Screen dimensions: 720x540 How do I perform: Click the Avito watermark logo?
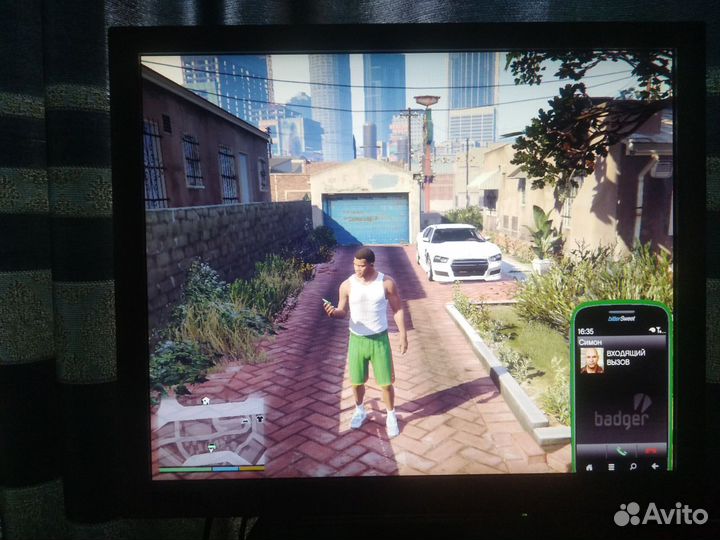coord(661,514)
